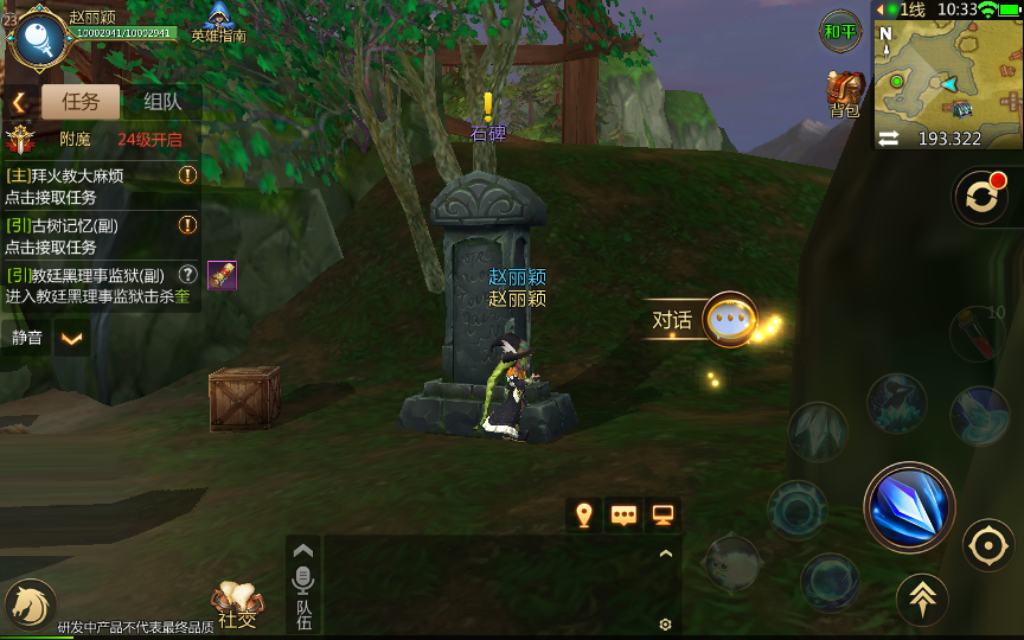
Task: Toggle the 静音 mute button
Action: 27,338
